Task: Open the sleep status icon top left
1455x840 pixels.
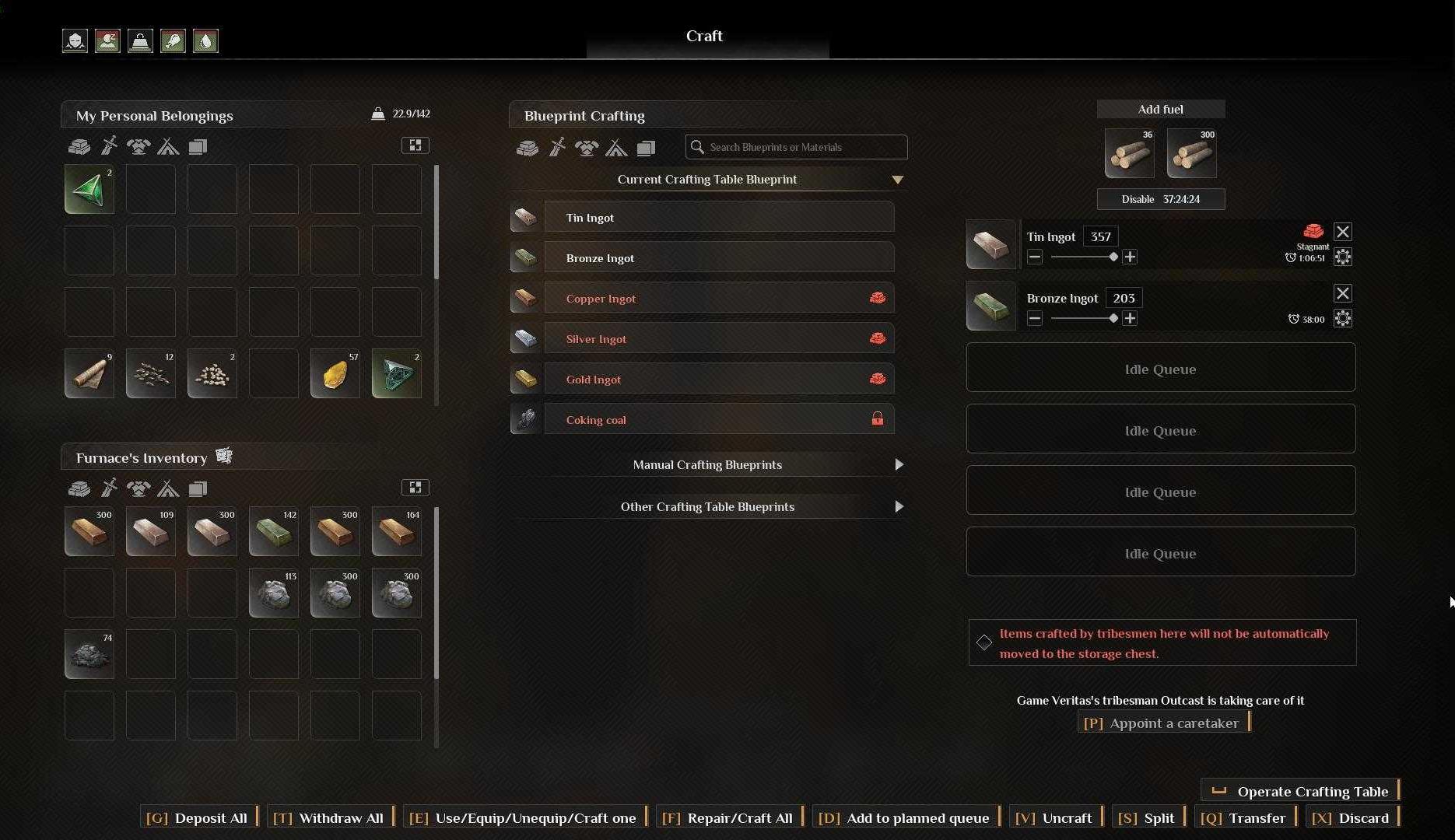Action: (x=107, y=40)
